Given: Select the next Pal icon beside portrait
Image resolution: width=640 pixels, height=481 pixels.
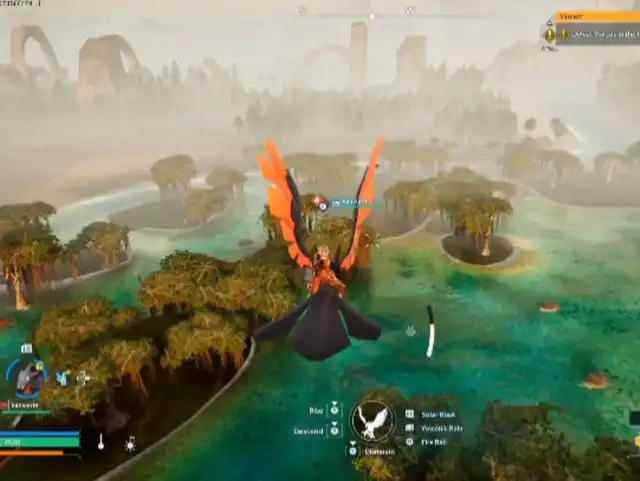Looking at the screenshot, I should click(62, 378).
